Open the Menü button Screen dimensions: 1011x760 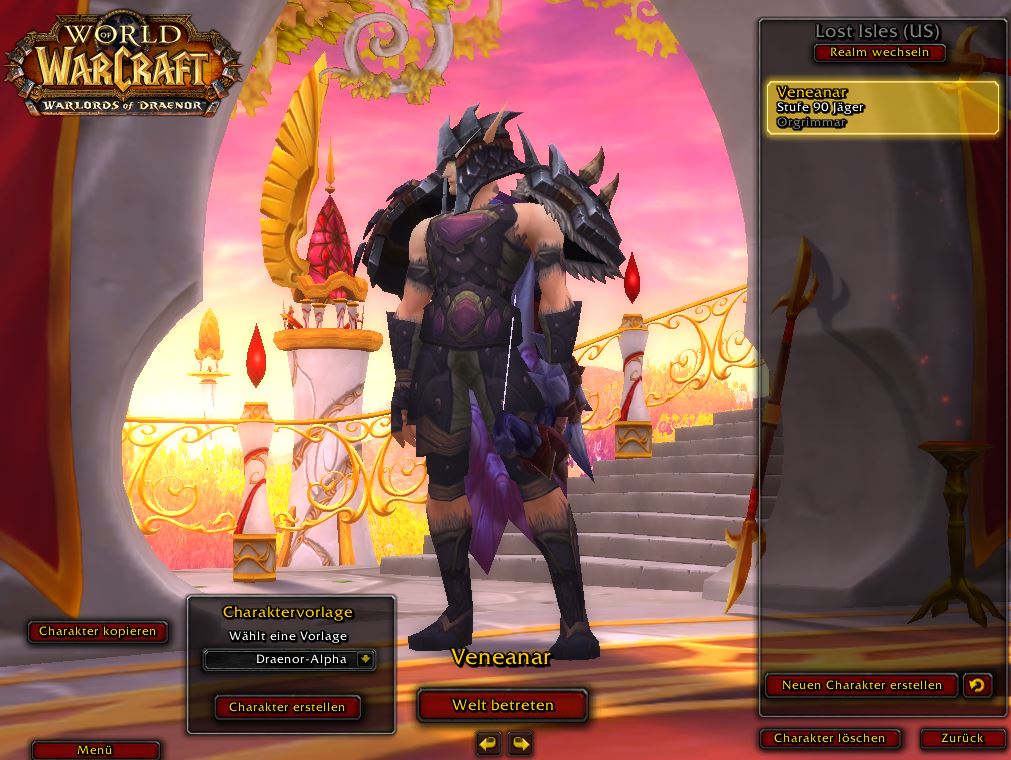pyautogui.click(x=95, y=749)
